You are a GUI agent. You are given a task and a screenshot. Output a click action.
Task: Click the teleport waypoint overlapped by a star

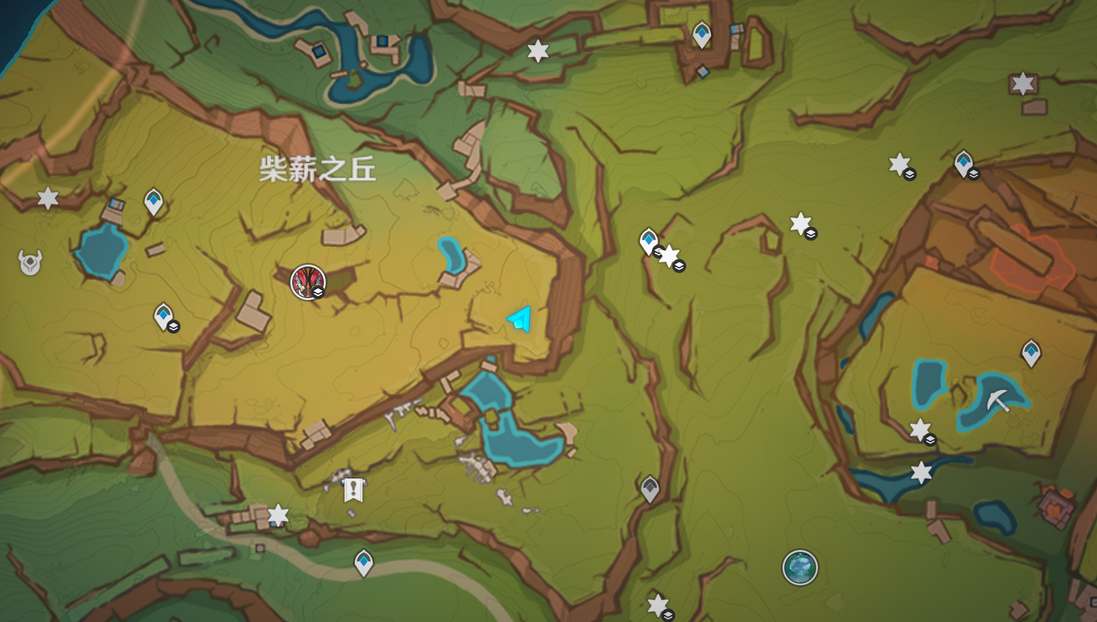649,241
